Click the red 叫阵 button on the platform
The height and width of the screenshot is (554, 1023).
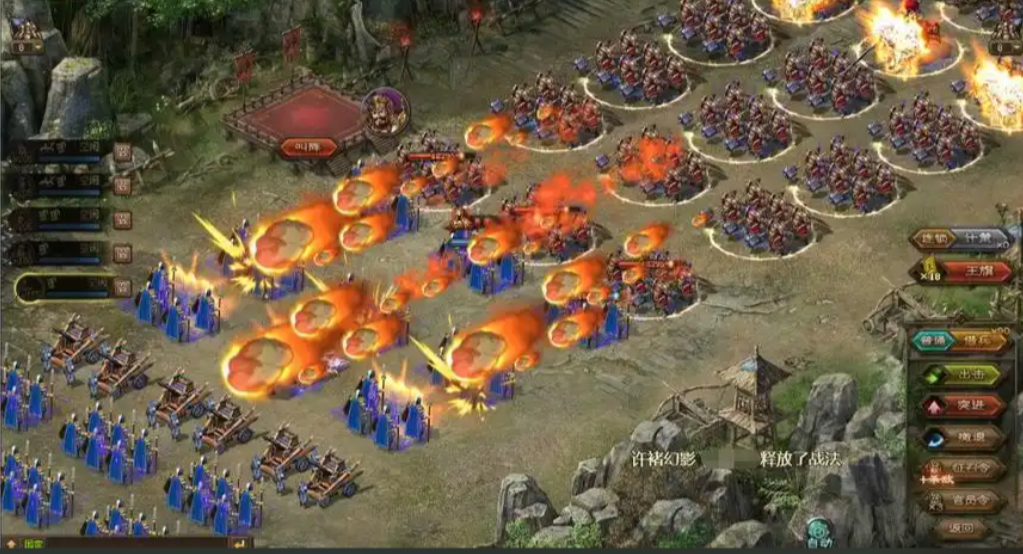click(x=308, y=147)
